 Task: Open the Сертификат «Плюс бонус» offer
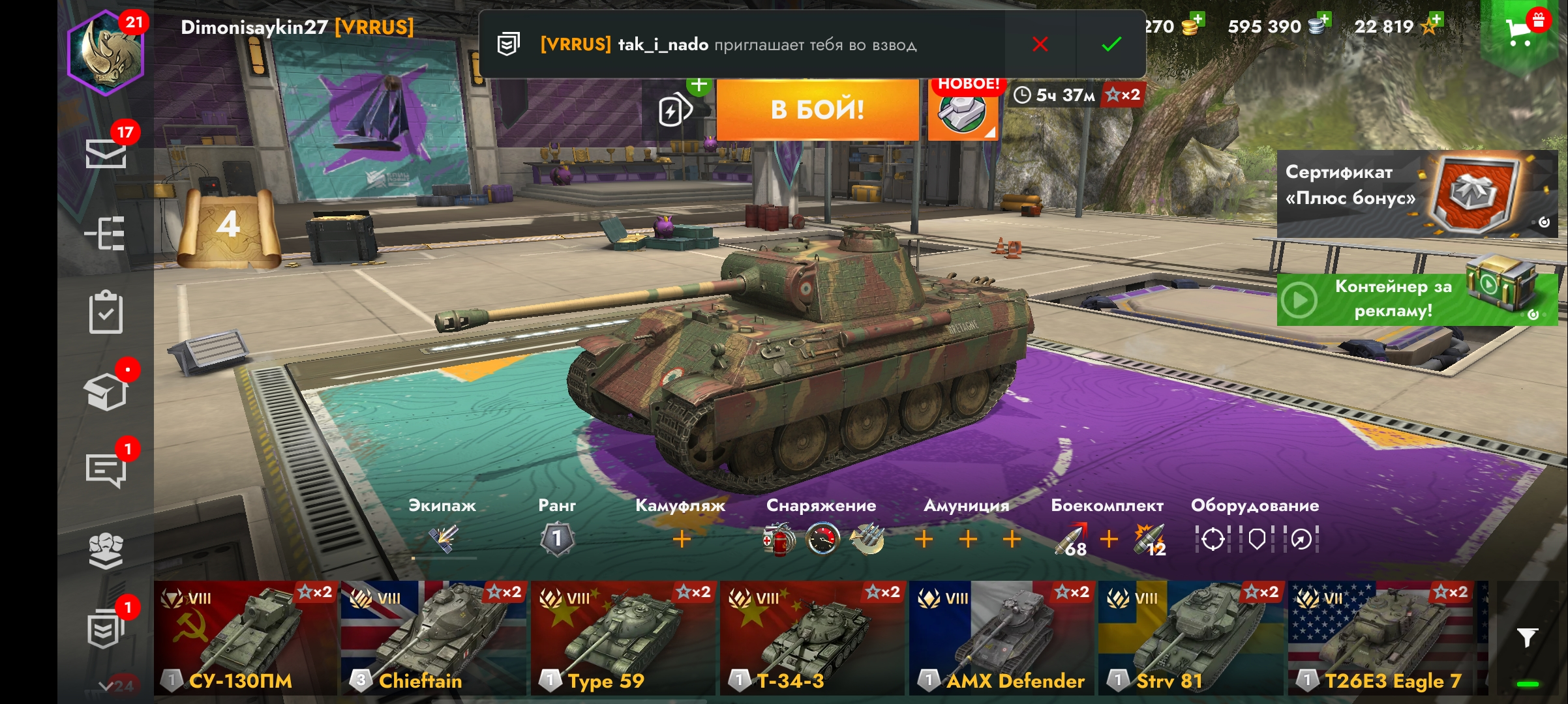1417,194
